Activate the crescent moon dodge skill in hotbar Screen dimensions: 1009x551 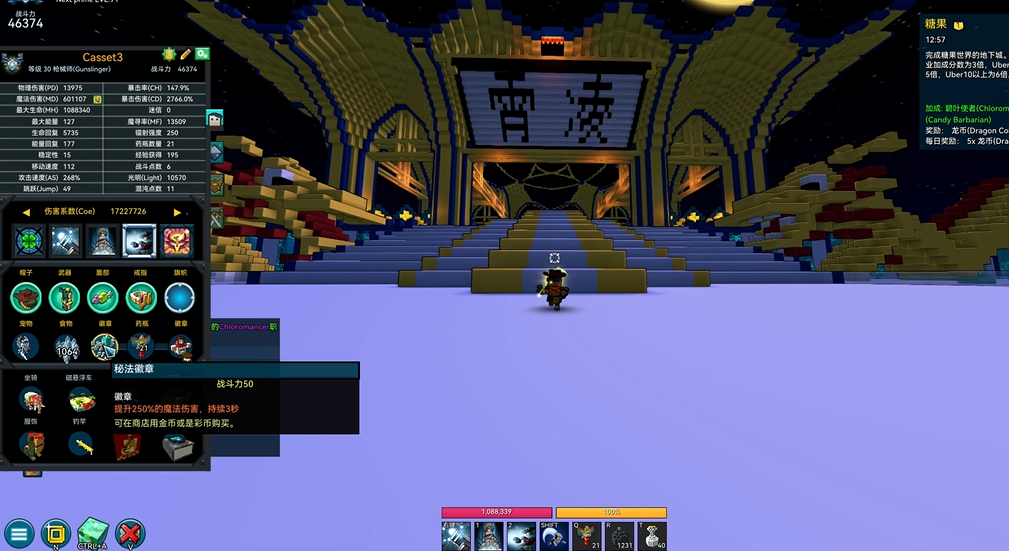coord(554,537)
